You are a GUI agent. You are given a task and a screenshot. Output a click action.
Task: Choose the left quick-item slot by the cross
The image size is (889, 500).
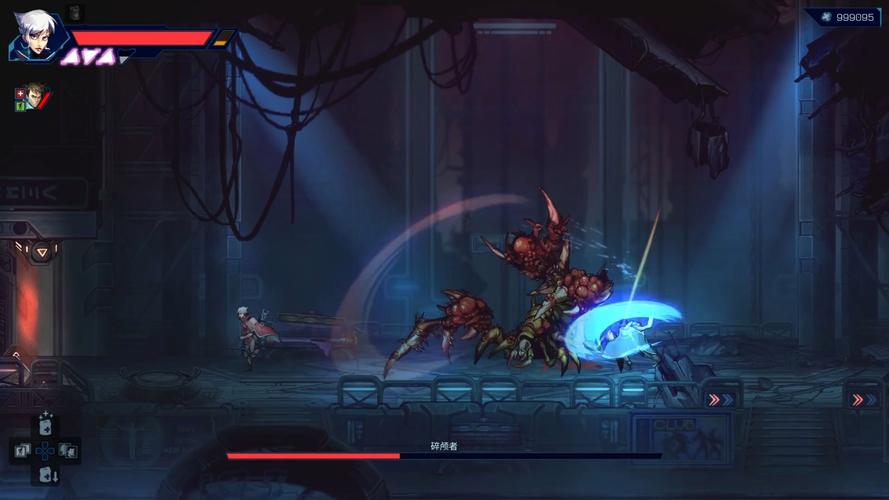pyautogui.click(x=20, y=450)
